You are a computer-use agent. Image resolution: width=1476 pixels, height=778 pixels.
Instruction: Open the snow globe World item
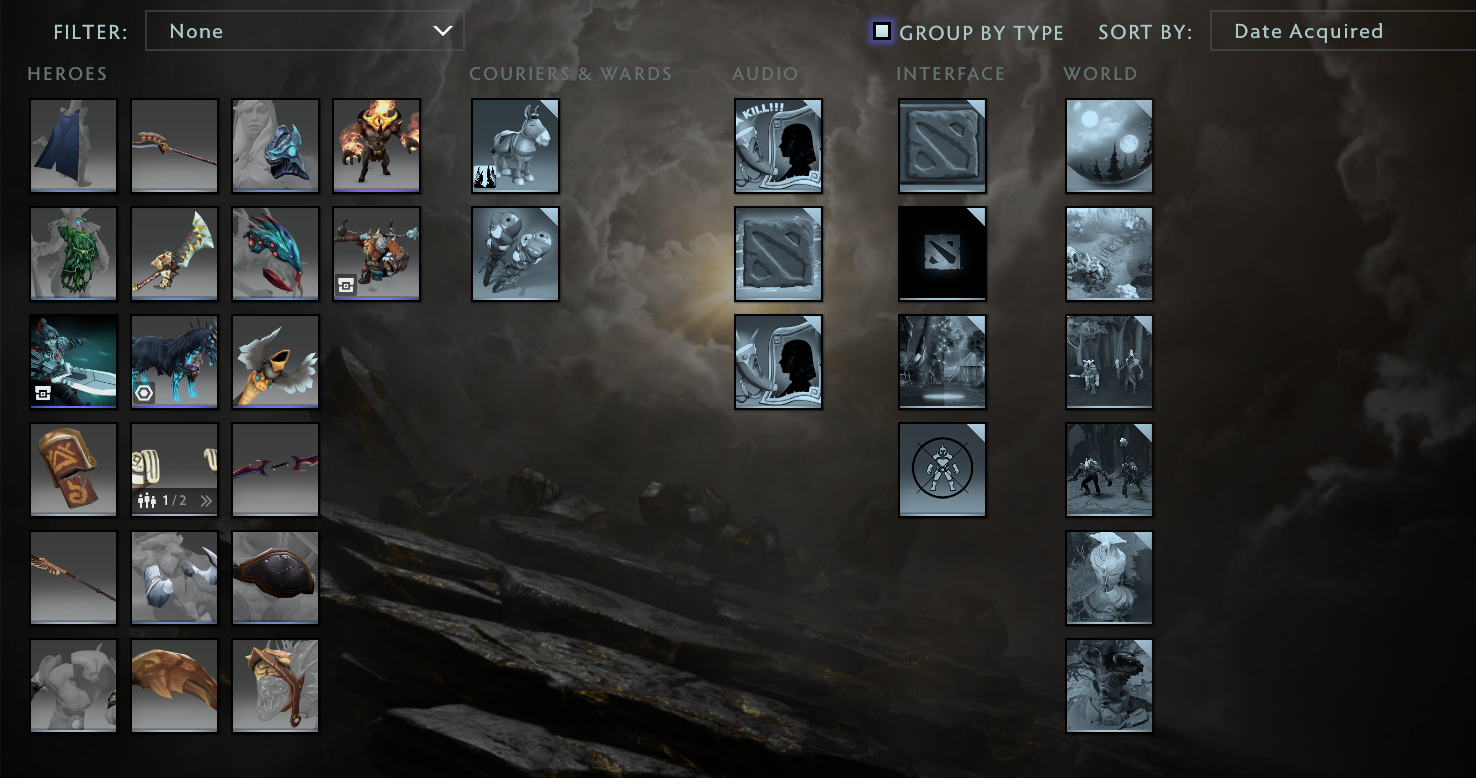tap(1109, 145)
